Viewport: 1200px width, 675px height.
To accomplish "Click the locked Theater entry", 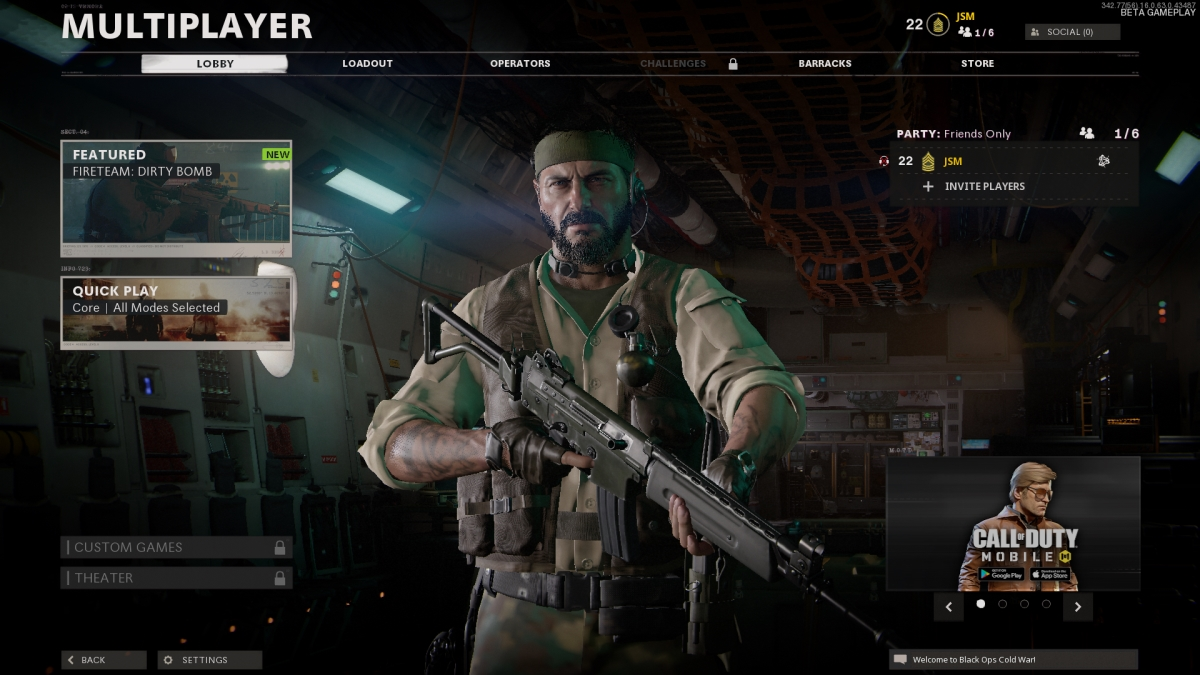I will point(177,578).
